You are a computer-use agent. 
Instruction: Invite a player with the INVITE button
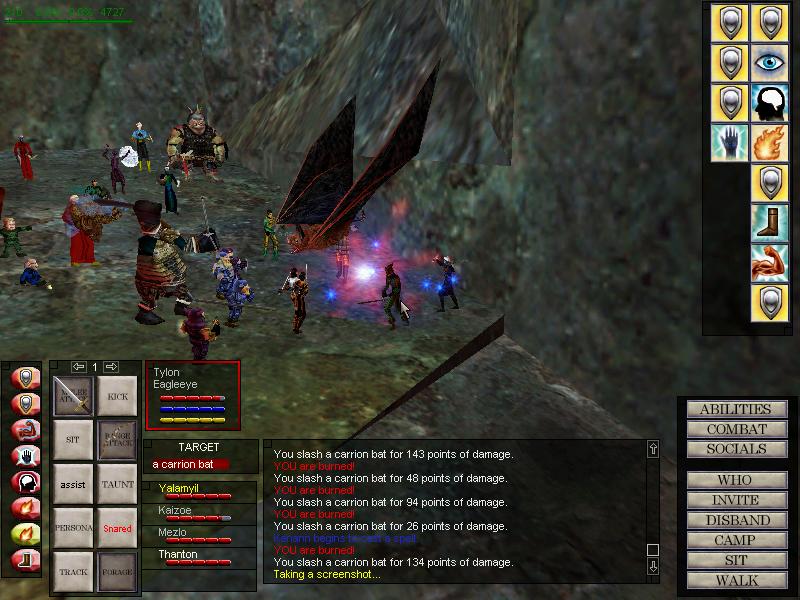tap(735, 500)
